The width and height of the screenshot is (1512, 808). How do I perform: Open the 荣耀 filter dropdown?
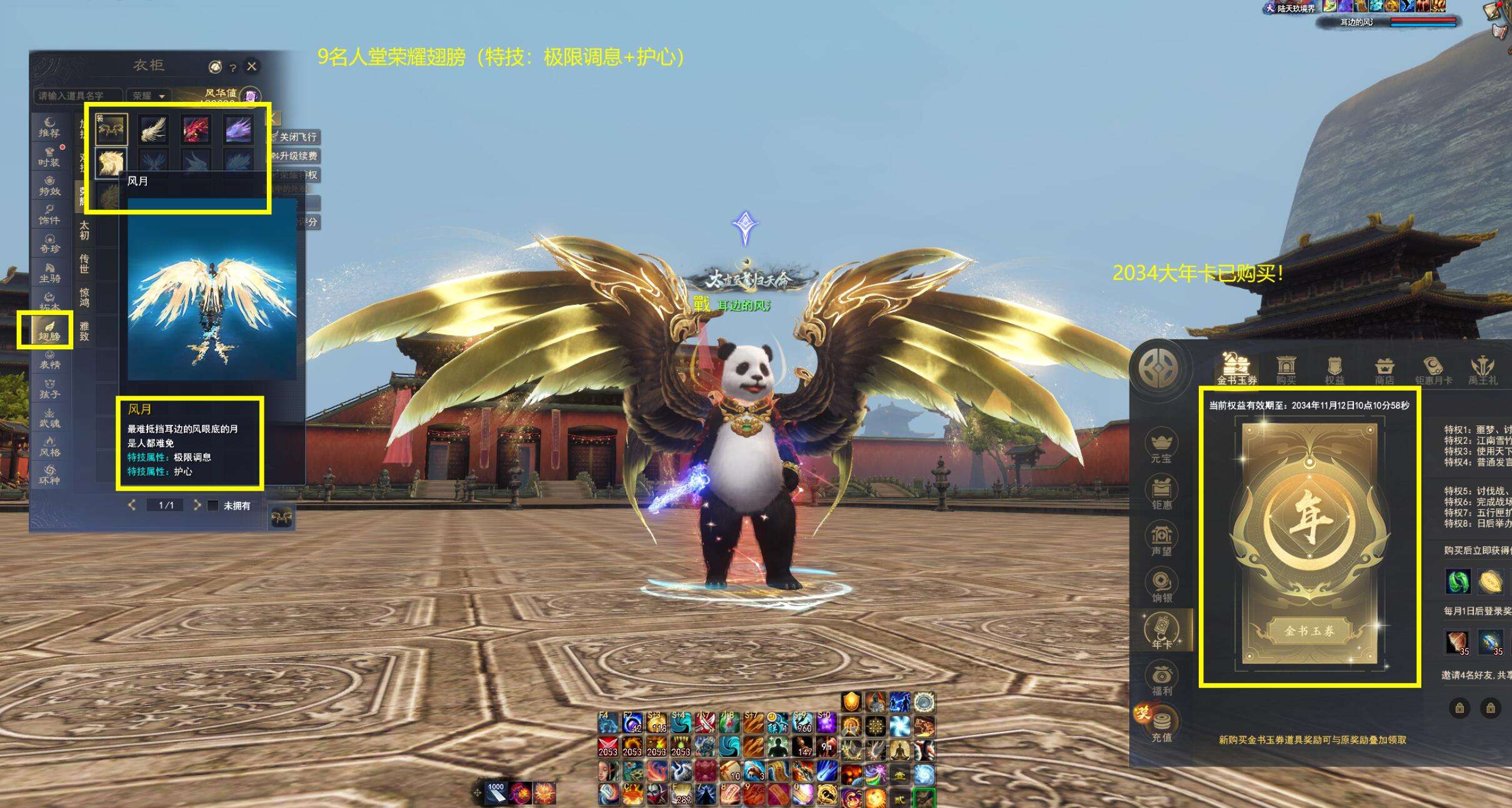[148, 96]
